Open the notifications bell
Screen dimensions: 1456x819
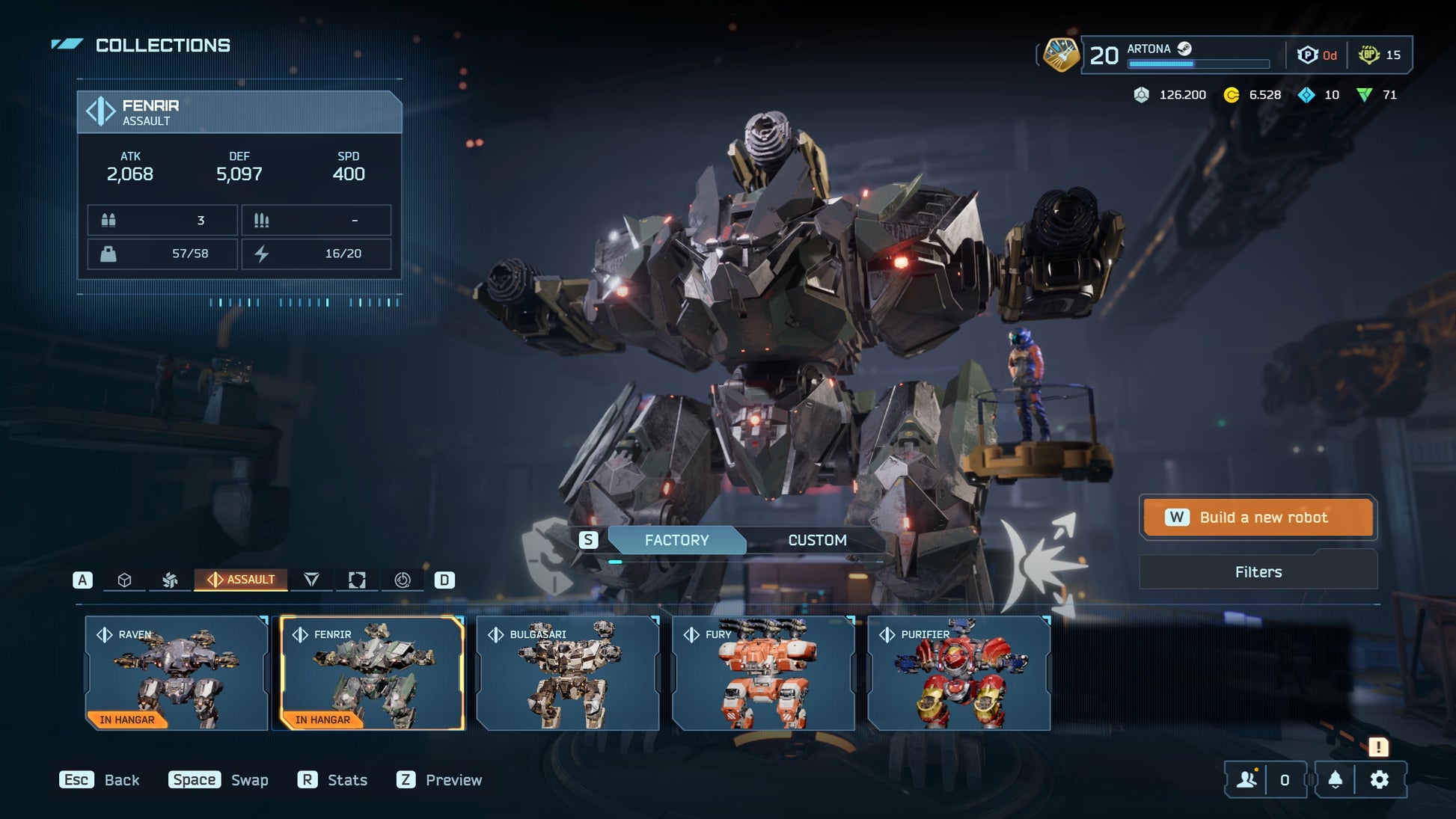(x=1335, y=780)
